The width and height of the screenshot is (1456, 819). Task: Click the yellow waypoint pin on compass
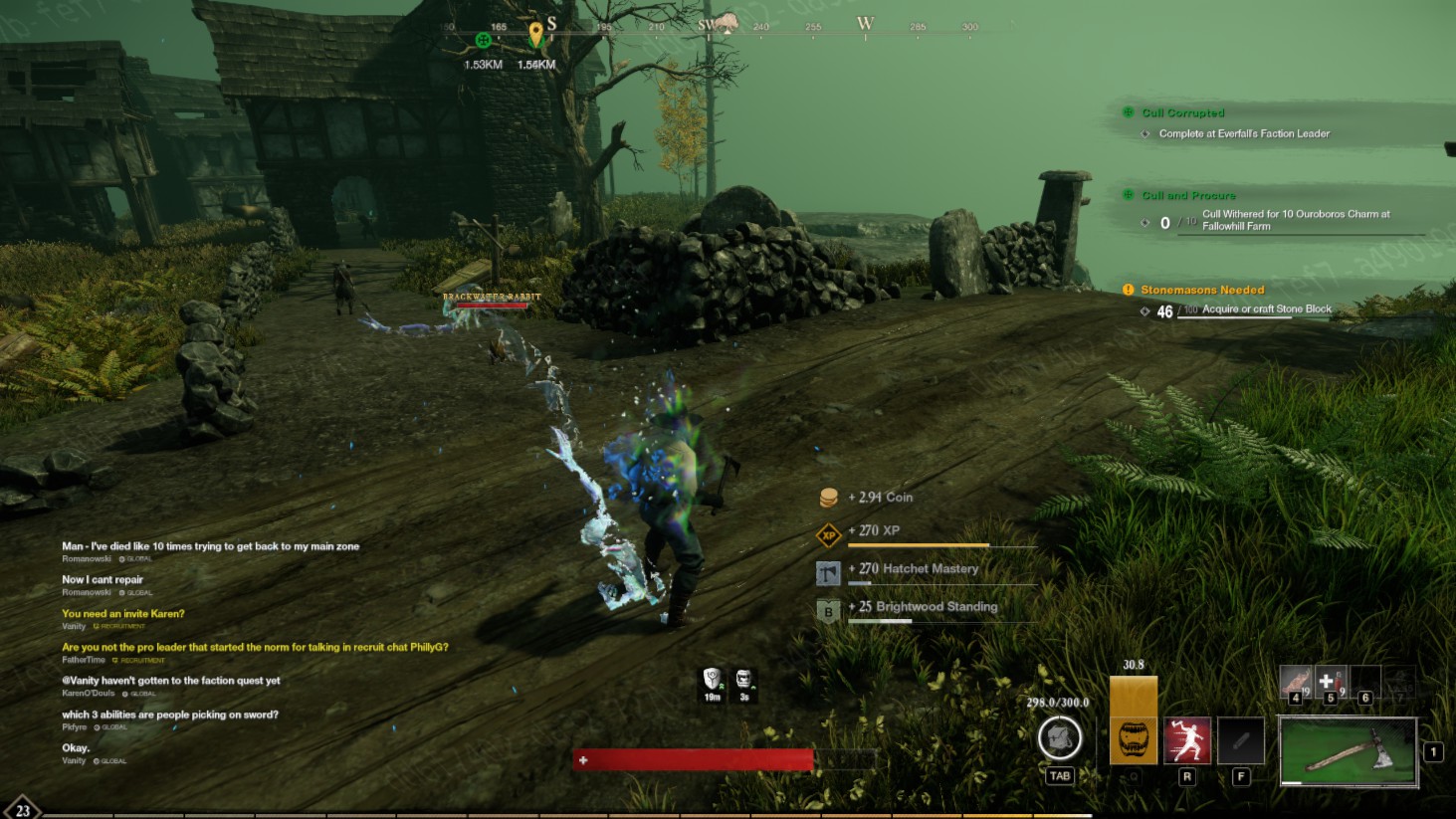(x=536, y=35)
